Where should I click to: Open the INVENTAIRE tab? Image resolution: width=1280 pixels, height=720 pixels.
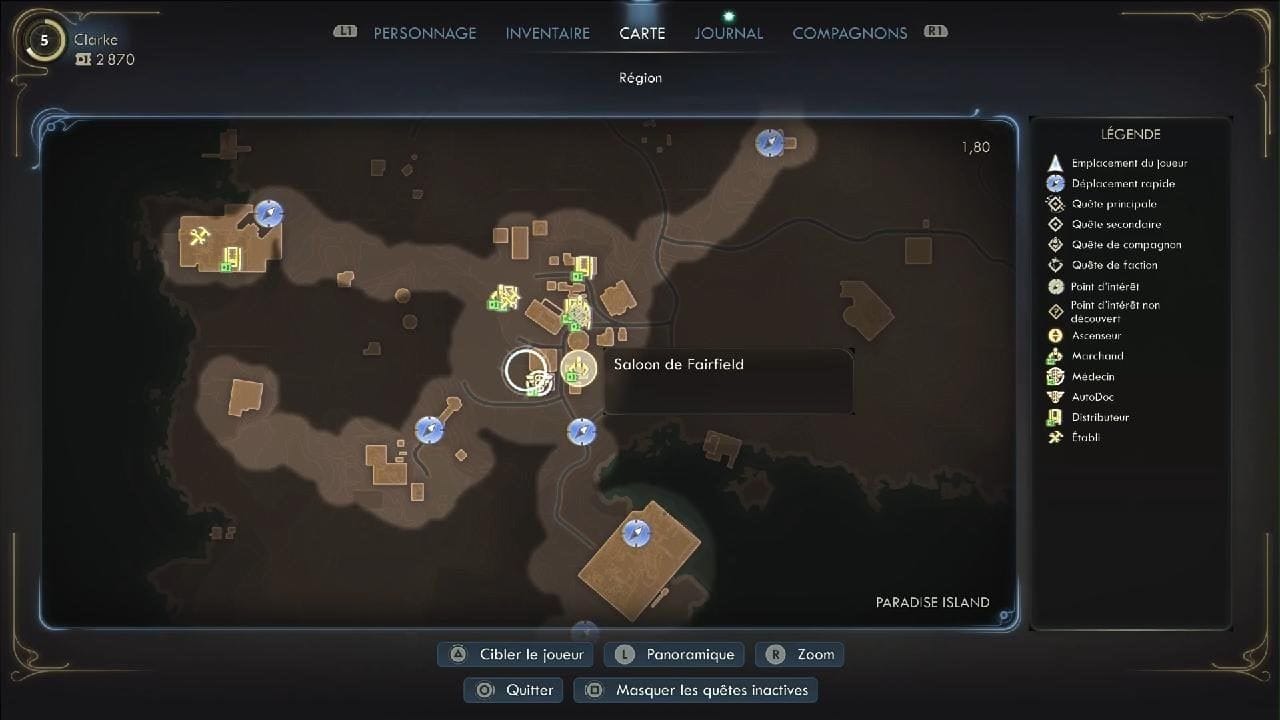pos(547,32)
